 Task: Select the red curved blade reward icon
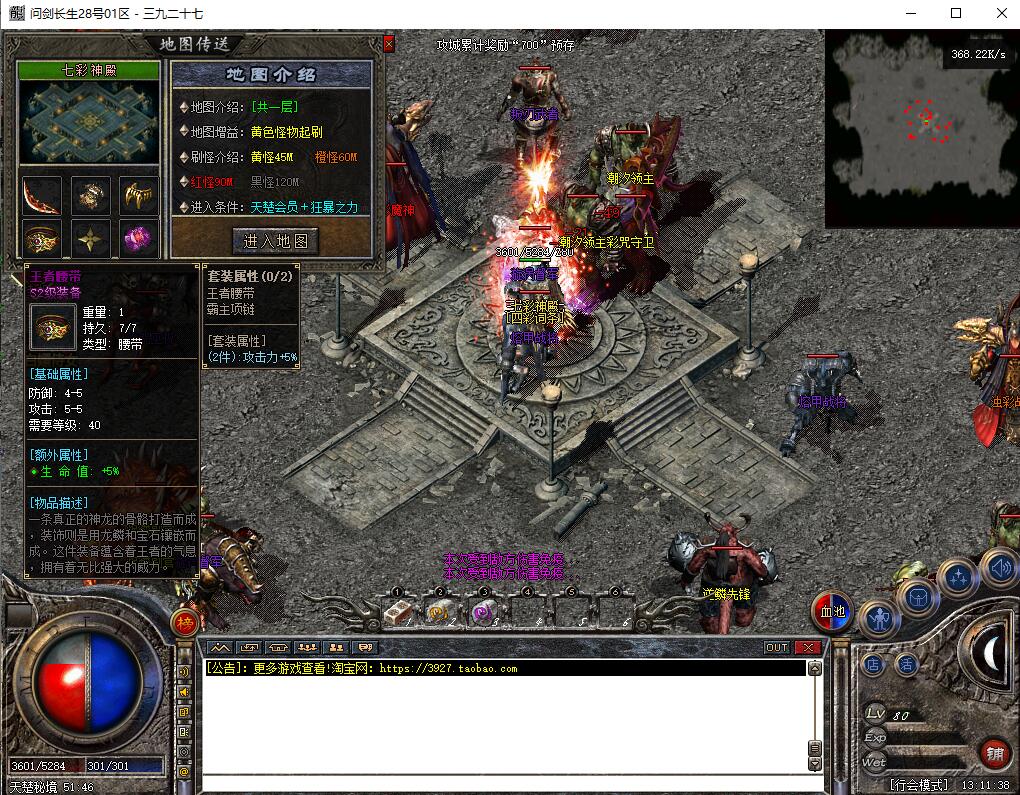pos(41,196)
